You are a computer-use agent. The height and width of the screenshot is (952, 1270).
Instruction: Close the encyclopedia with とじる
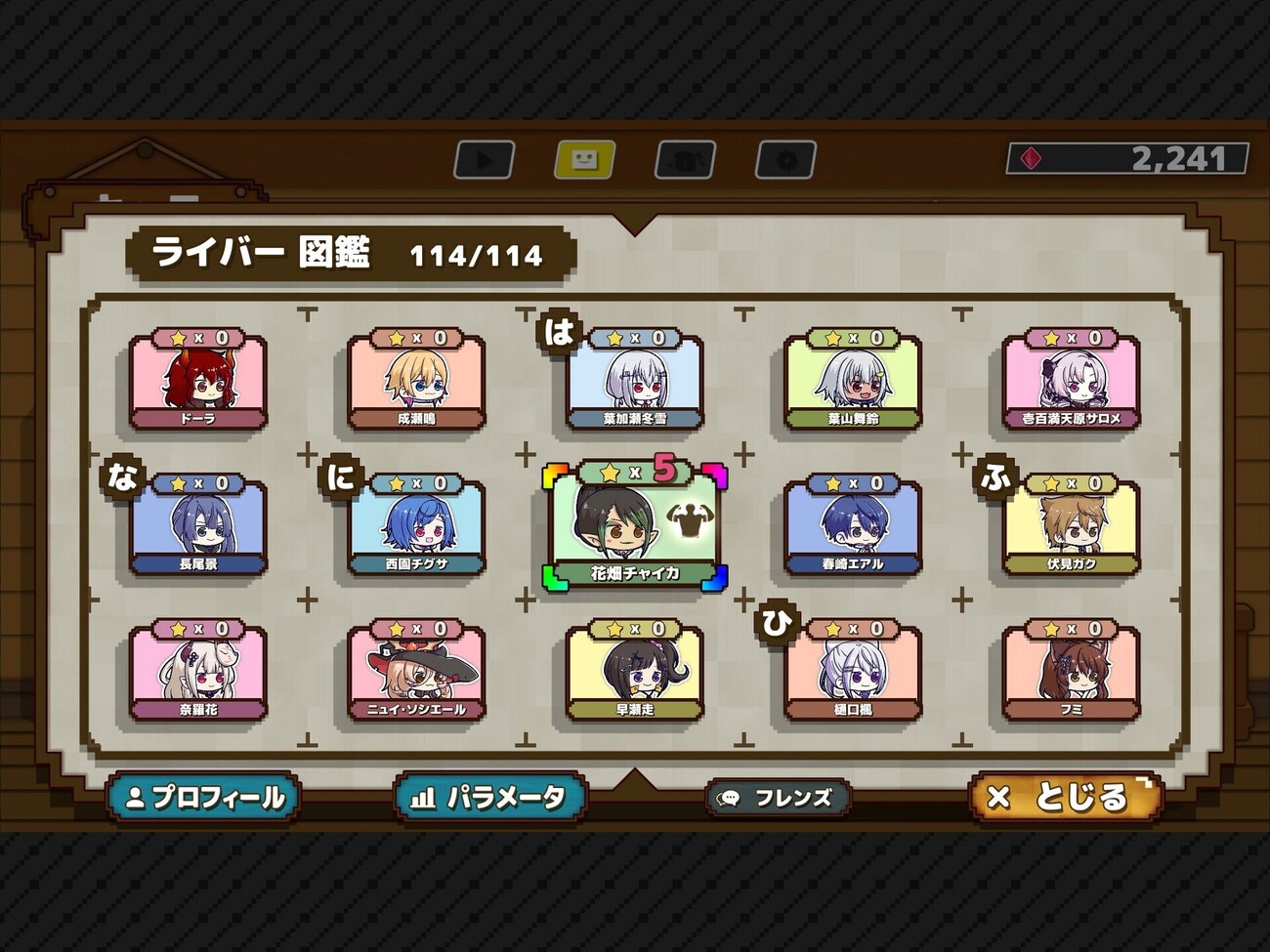pyautogui.click(x=1065, y=798)
